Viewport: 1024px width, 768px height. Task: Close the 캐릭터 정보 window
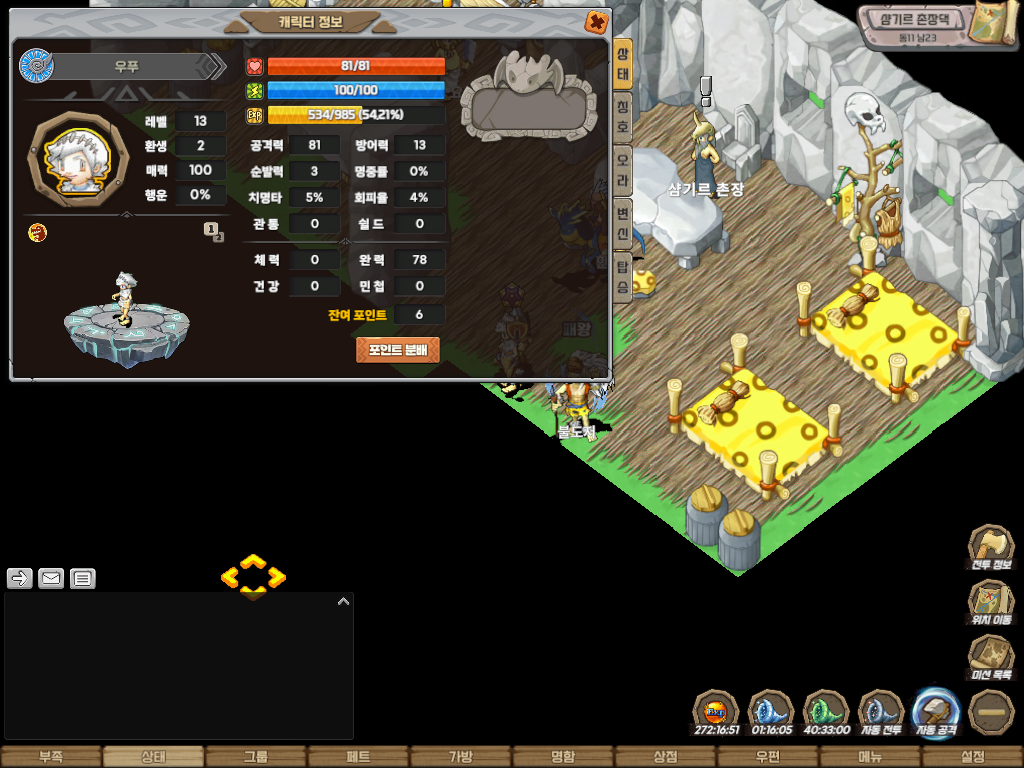pyautogui.click(x=596, y=21)
